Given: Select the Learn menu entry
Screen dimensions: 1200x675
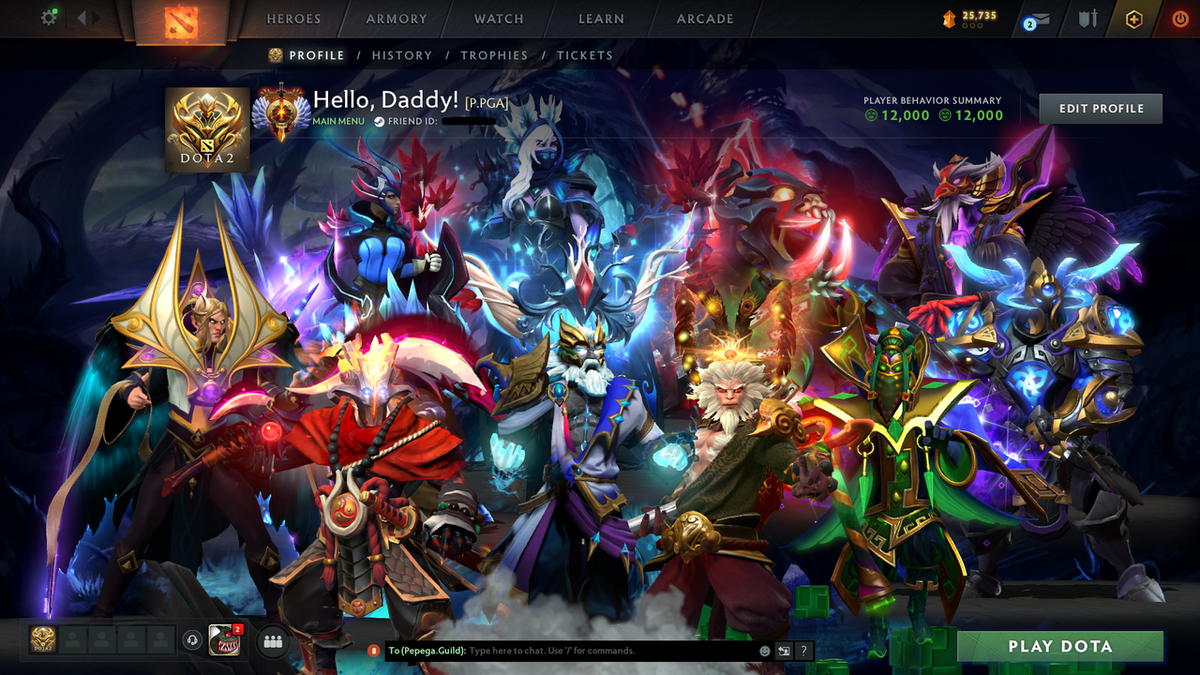Looking at the screenshot, I should tap(601, 19).
